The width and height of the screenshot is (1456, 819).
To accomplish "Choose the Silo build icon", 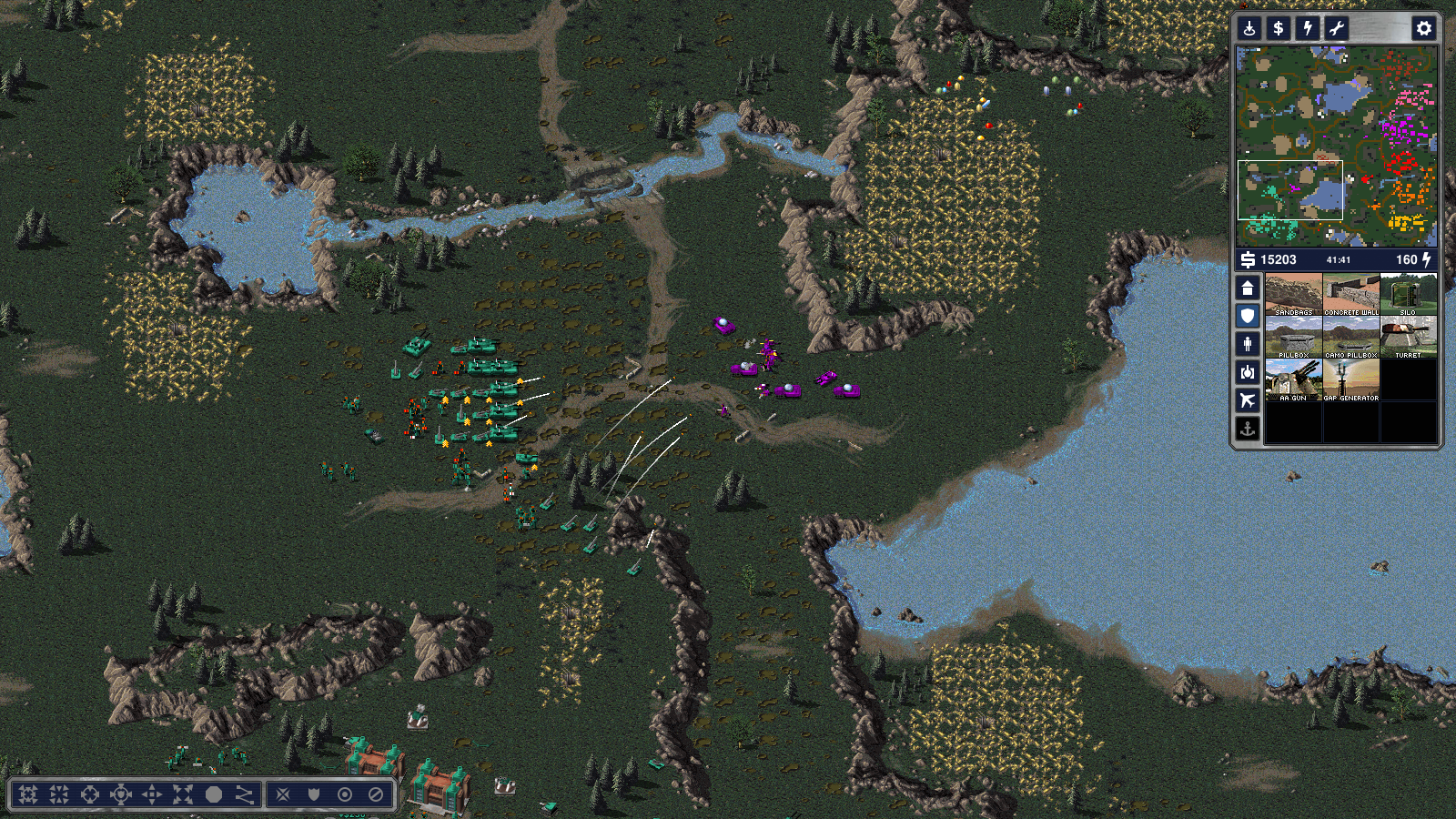I will tap(1409, 295).
